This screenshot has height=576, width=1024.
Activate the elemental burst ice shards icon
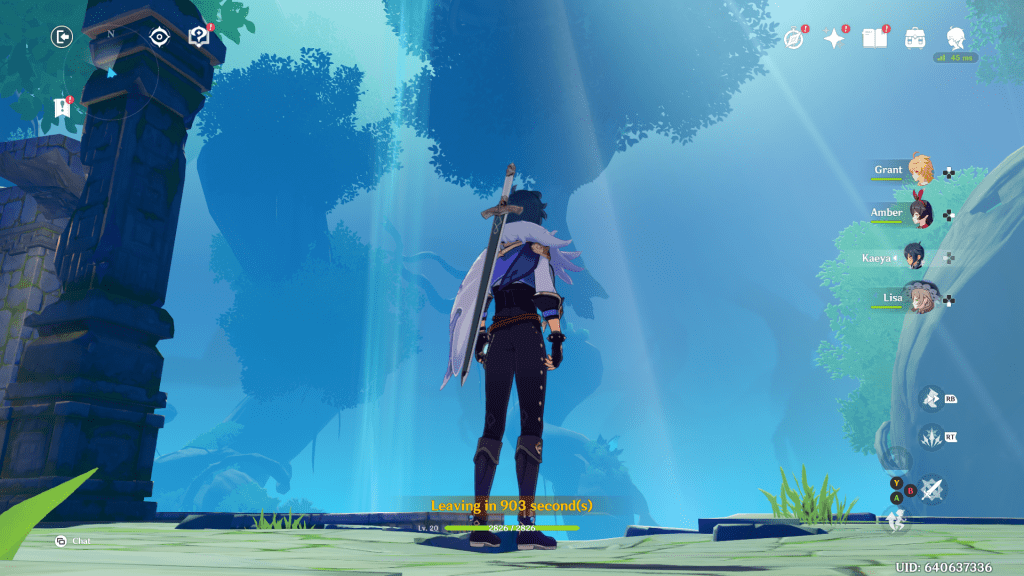[931, 437]
